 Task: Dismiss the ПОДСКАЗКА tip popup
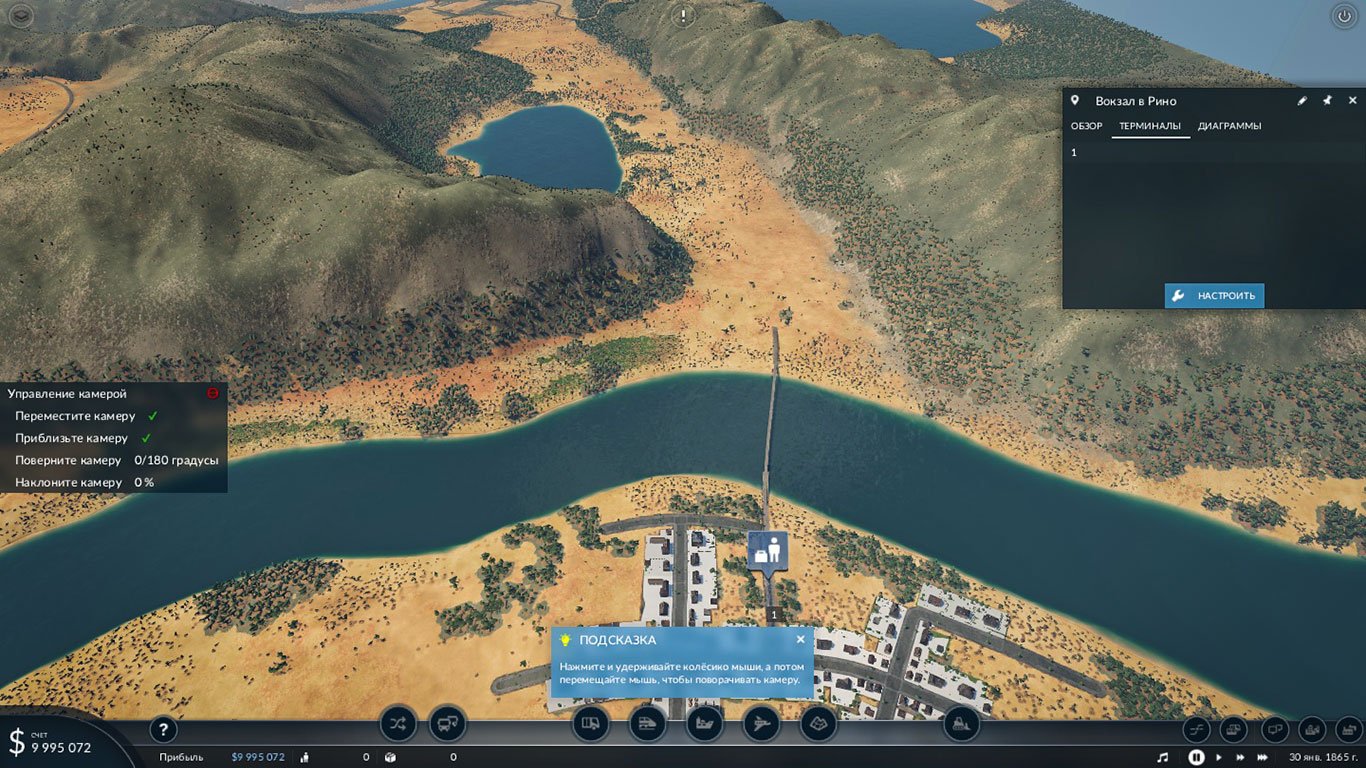coord(800,639)
